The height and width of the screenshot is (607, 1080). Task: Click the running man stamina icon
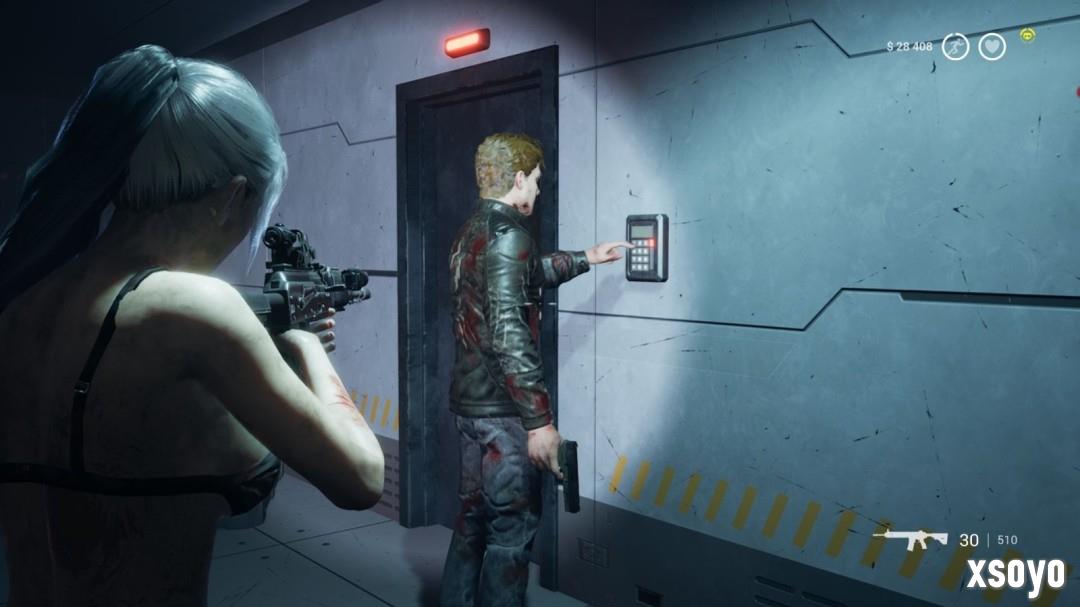click(x=956, y=46)
